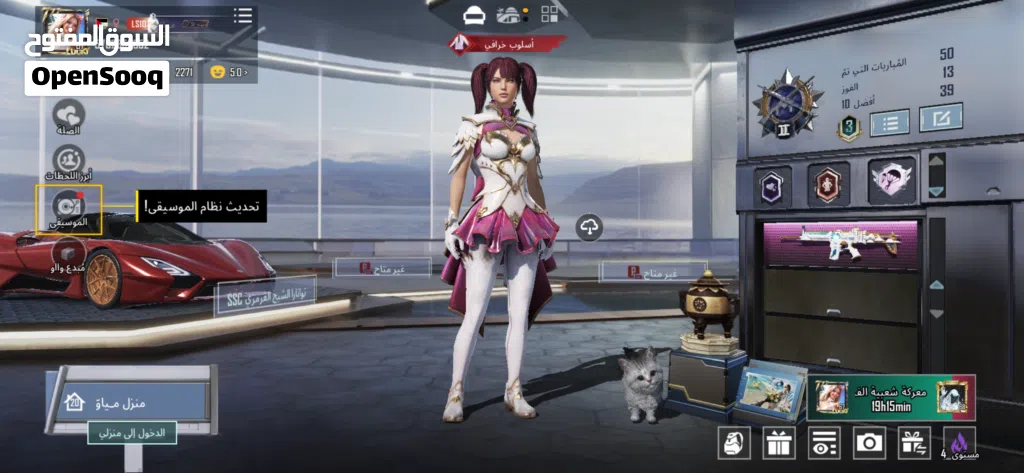Select the mythic style (أسلوب خرافي) banner
This screenshot has width=1024, height=473.
(506, 43)
